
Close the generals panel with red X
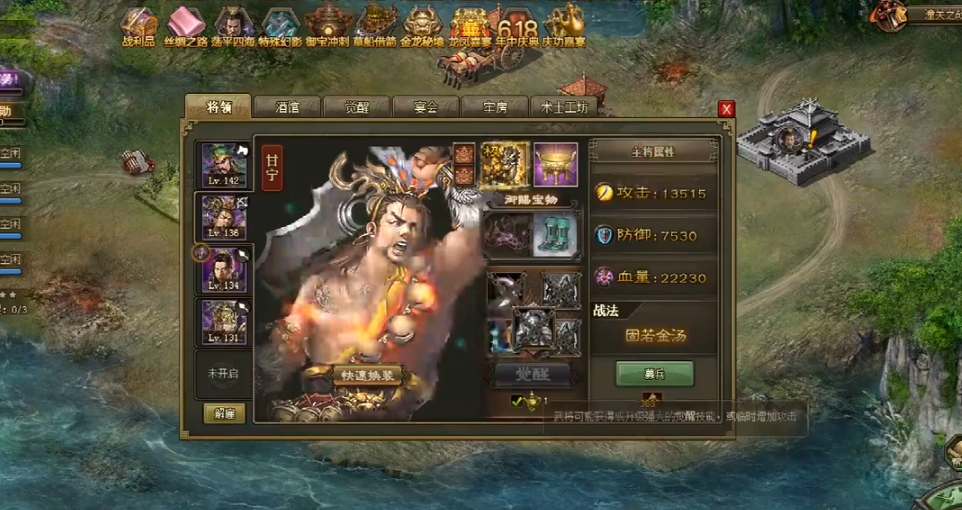(x=727, y=109)
